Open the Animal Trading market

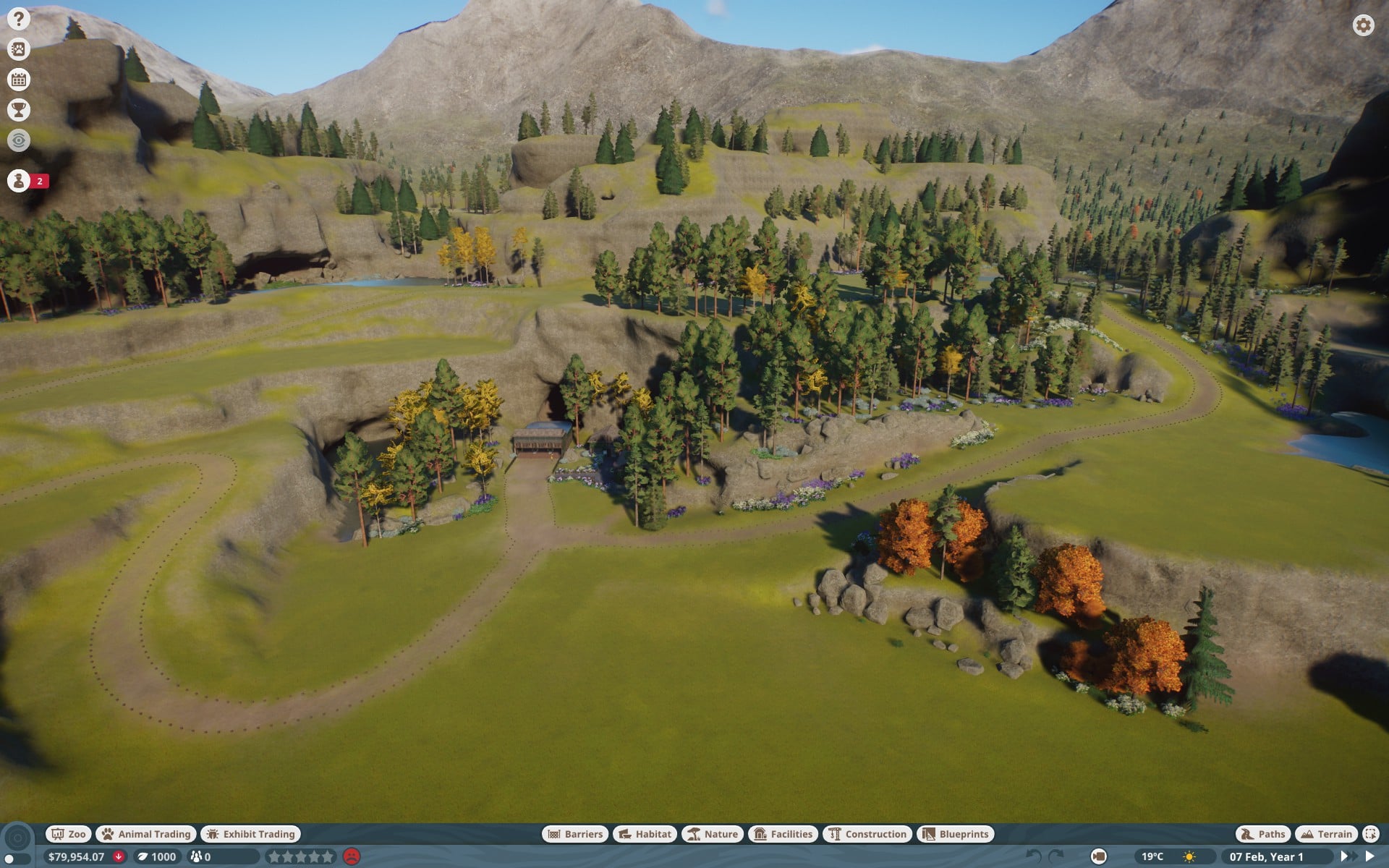146,834
